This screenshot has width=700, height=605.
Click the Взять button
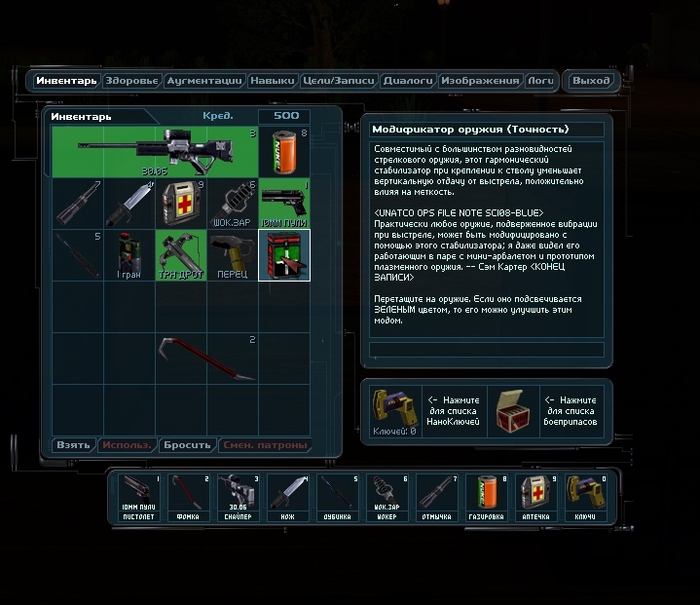tap(74, 445)
